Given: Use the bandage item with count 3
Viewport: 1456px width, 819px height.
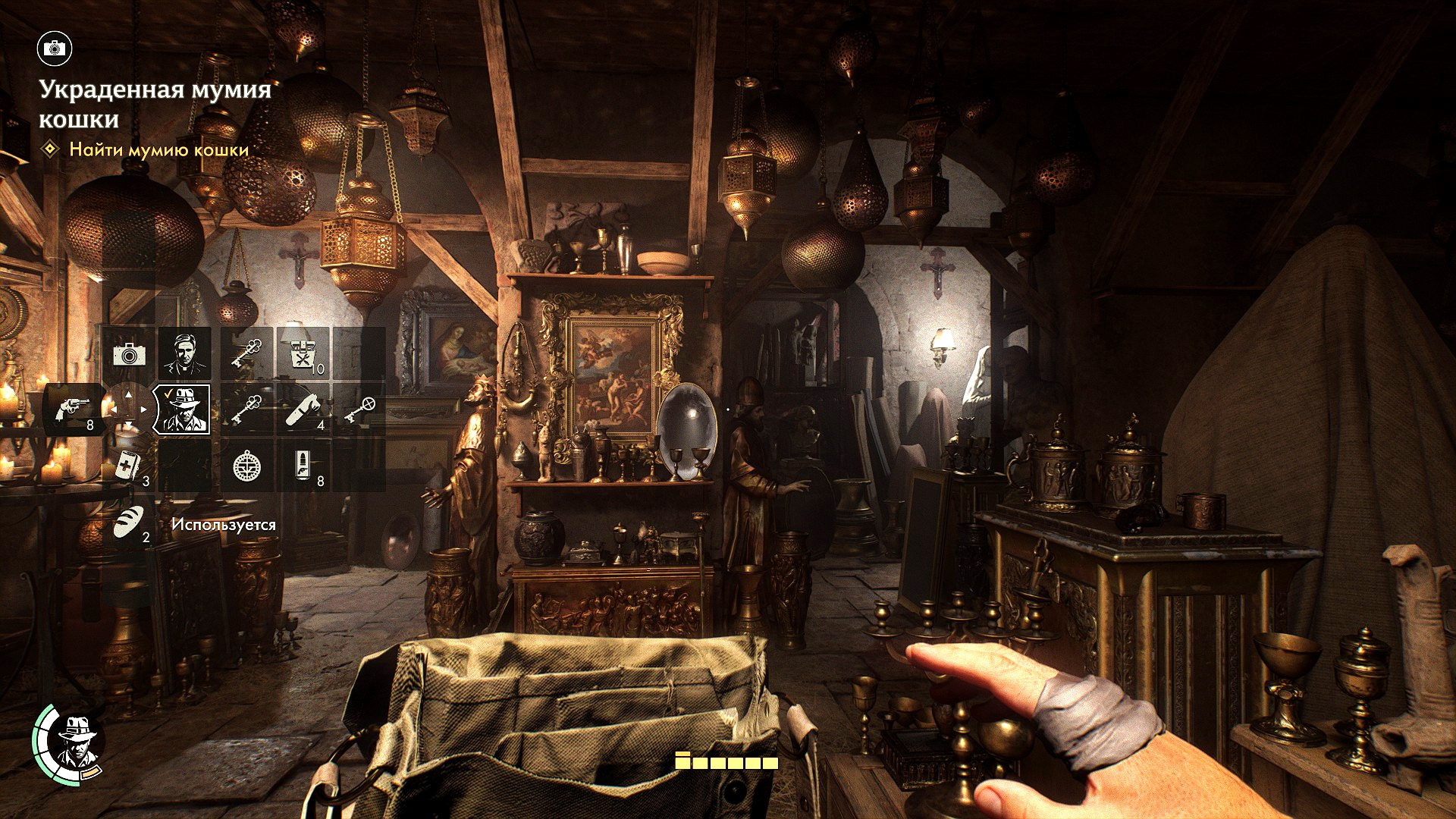Looking at the screenshot, I should point(128,466).
